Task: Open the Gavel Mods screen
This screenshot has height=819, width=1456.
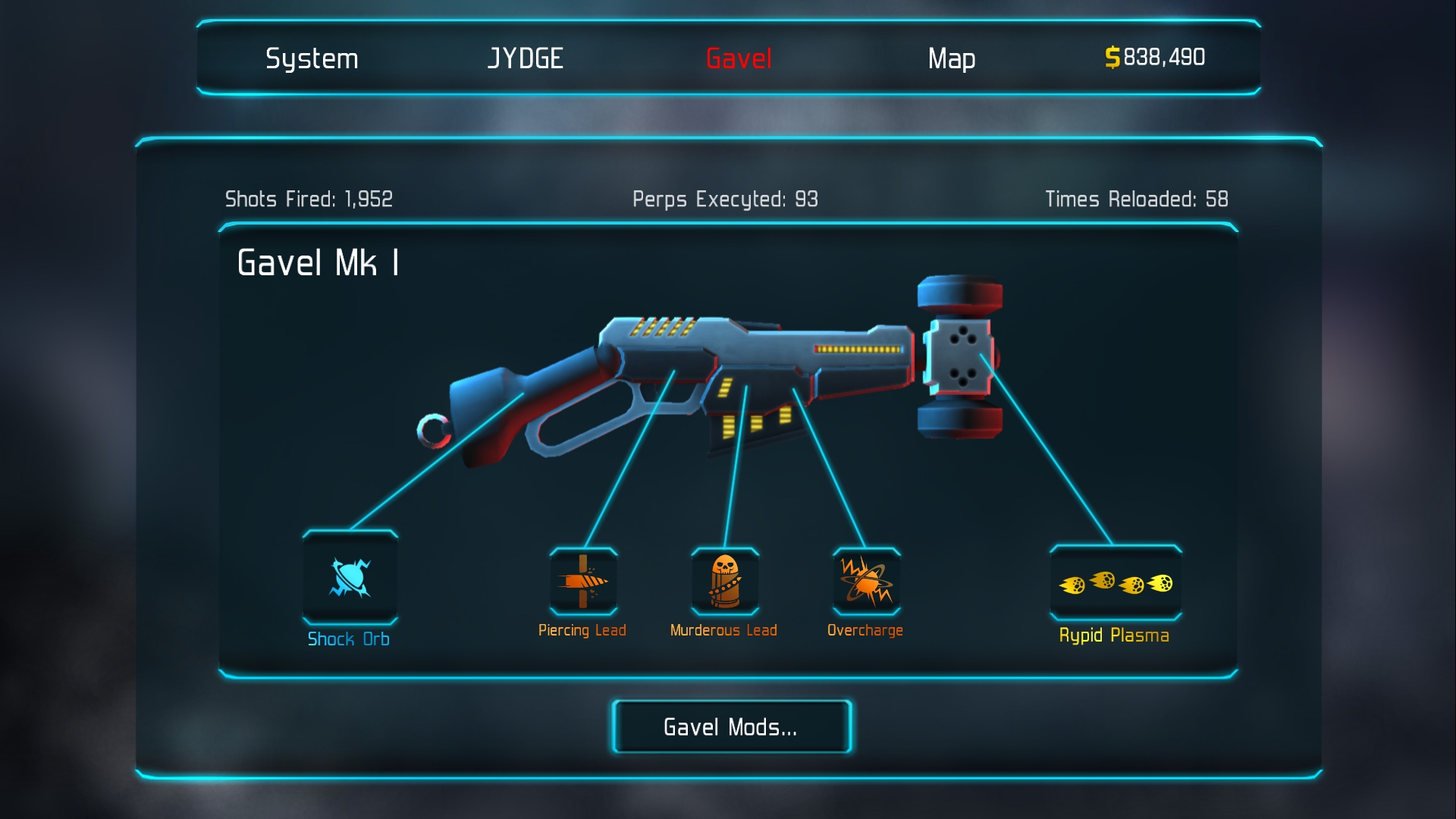Action: point(730,726)
